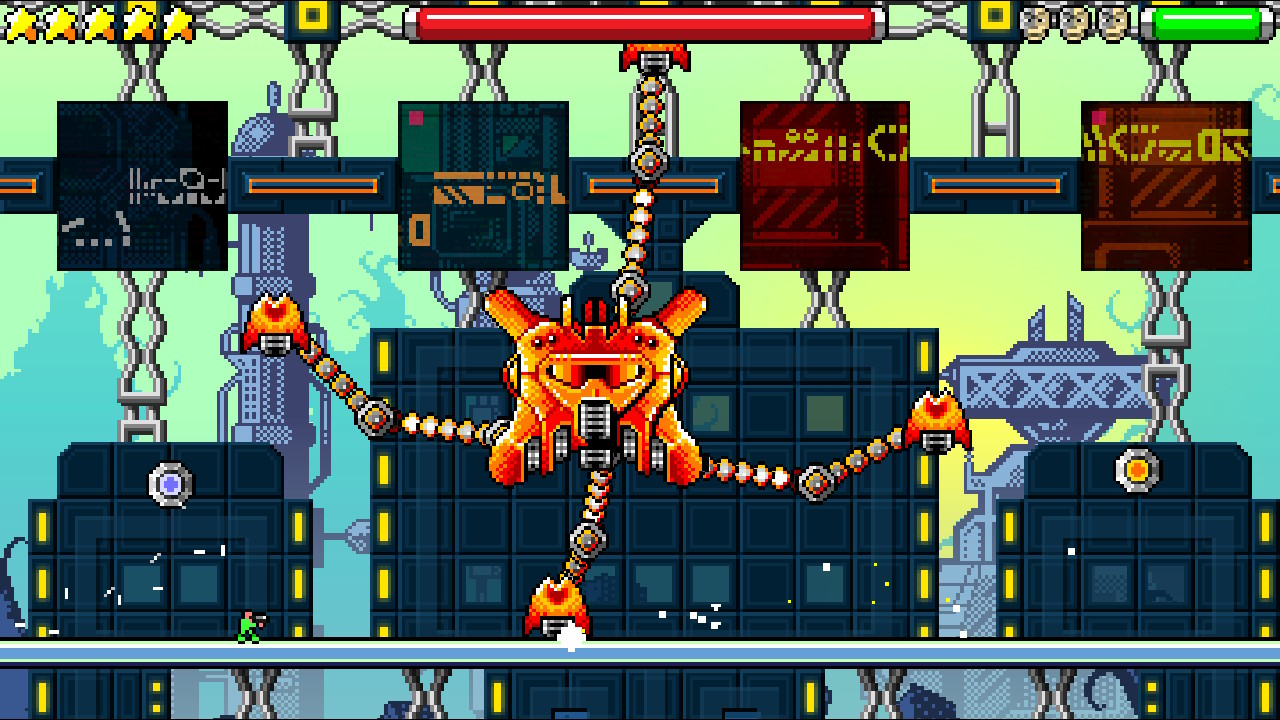Expand the red circuit panel hanging from the ceiling
The width and height of the screenshot is (1280, 720).
coord(824,185)
